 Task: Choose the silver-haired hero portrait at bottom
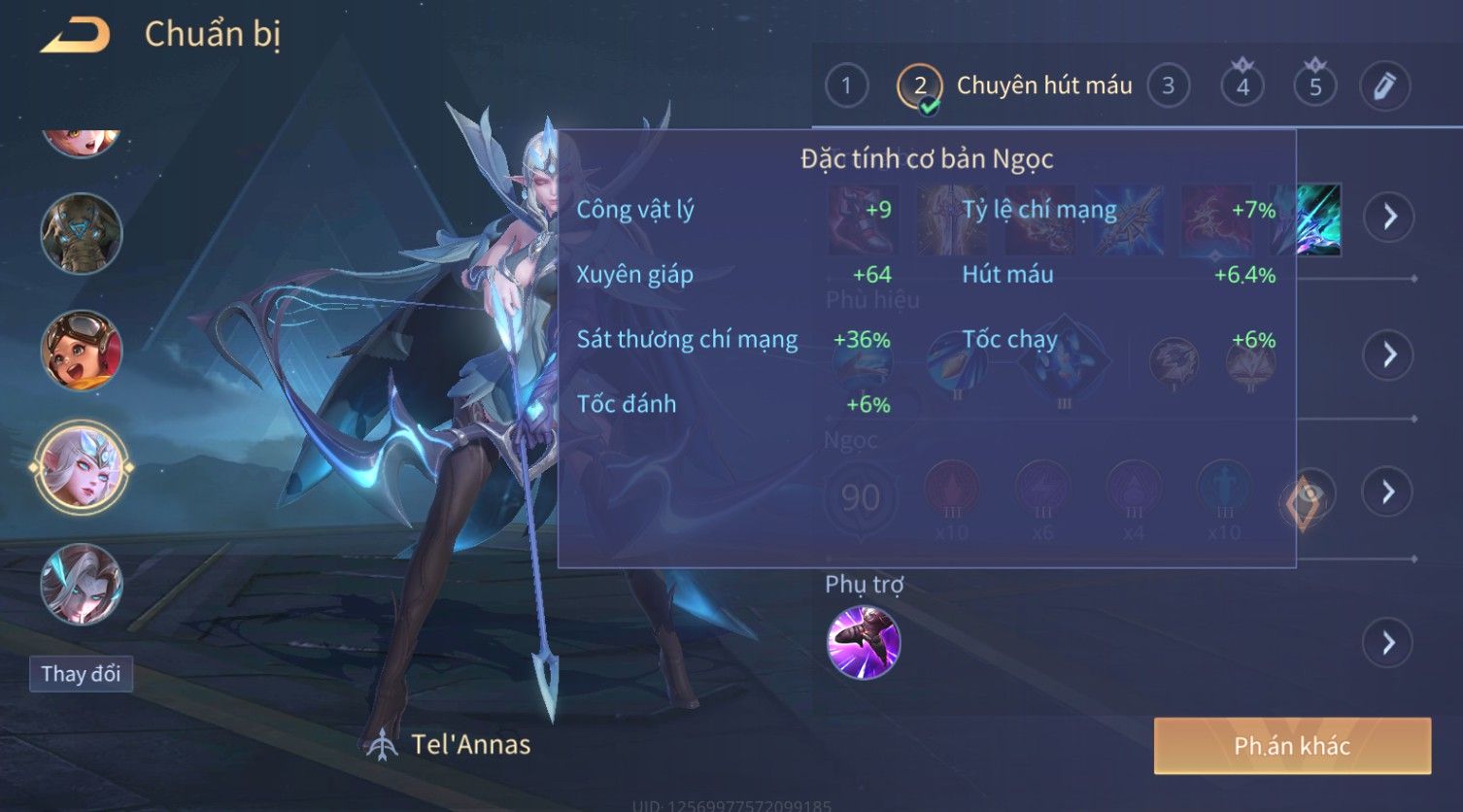pos(82,584)
